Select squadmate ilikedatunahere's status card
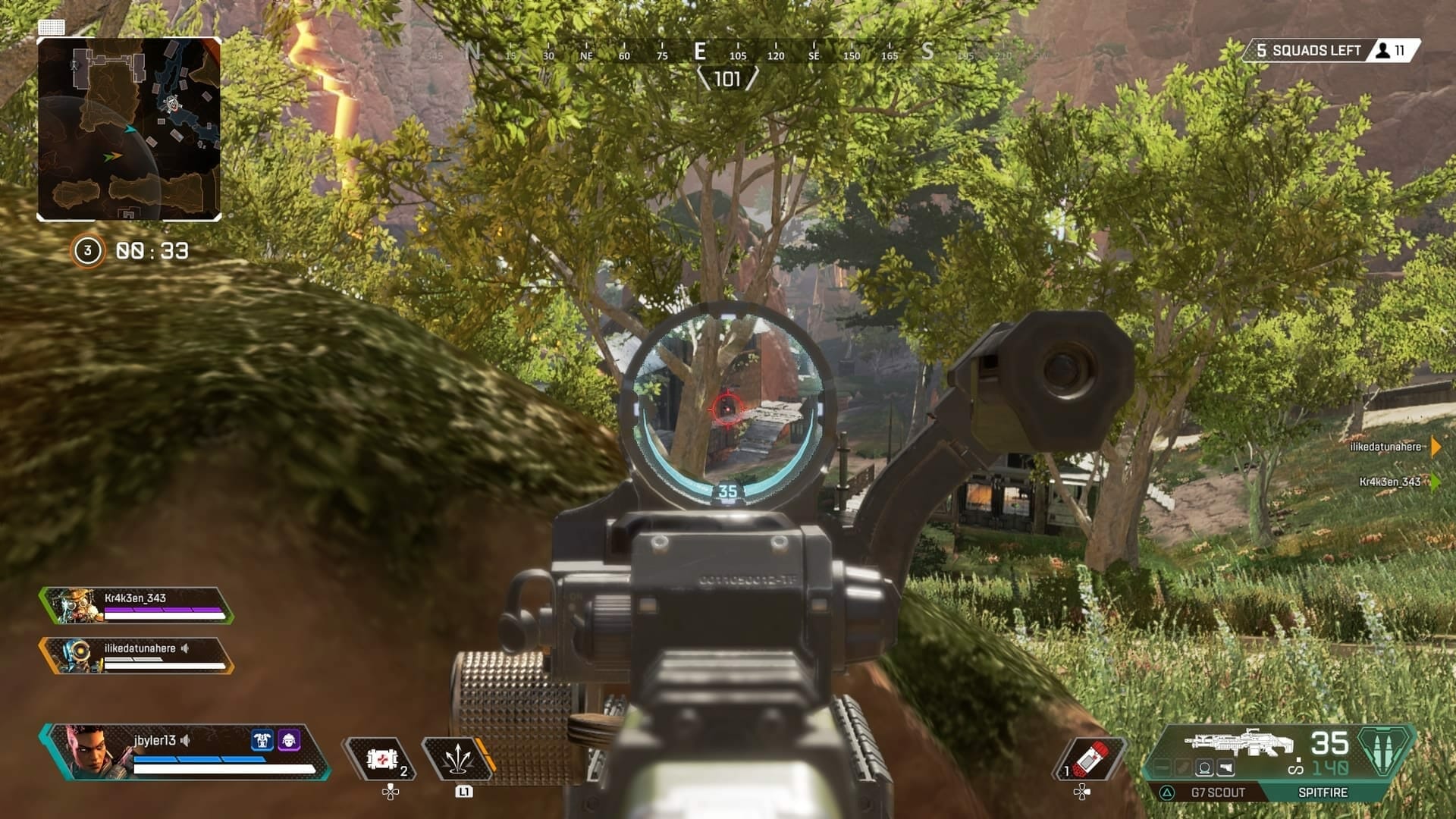 pos(136,656)
